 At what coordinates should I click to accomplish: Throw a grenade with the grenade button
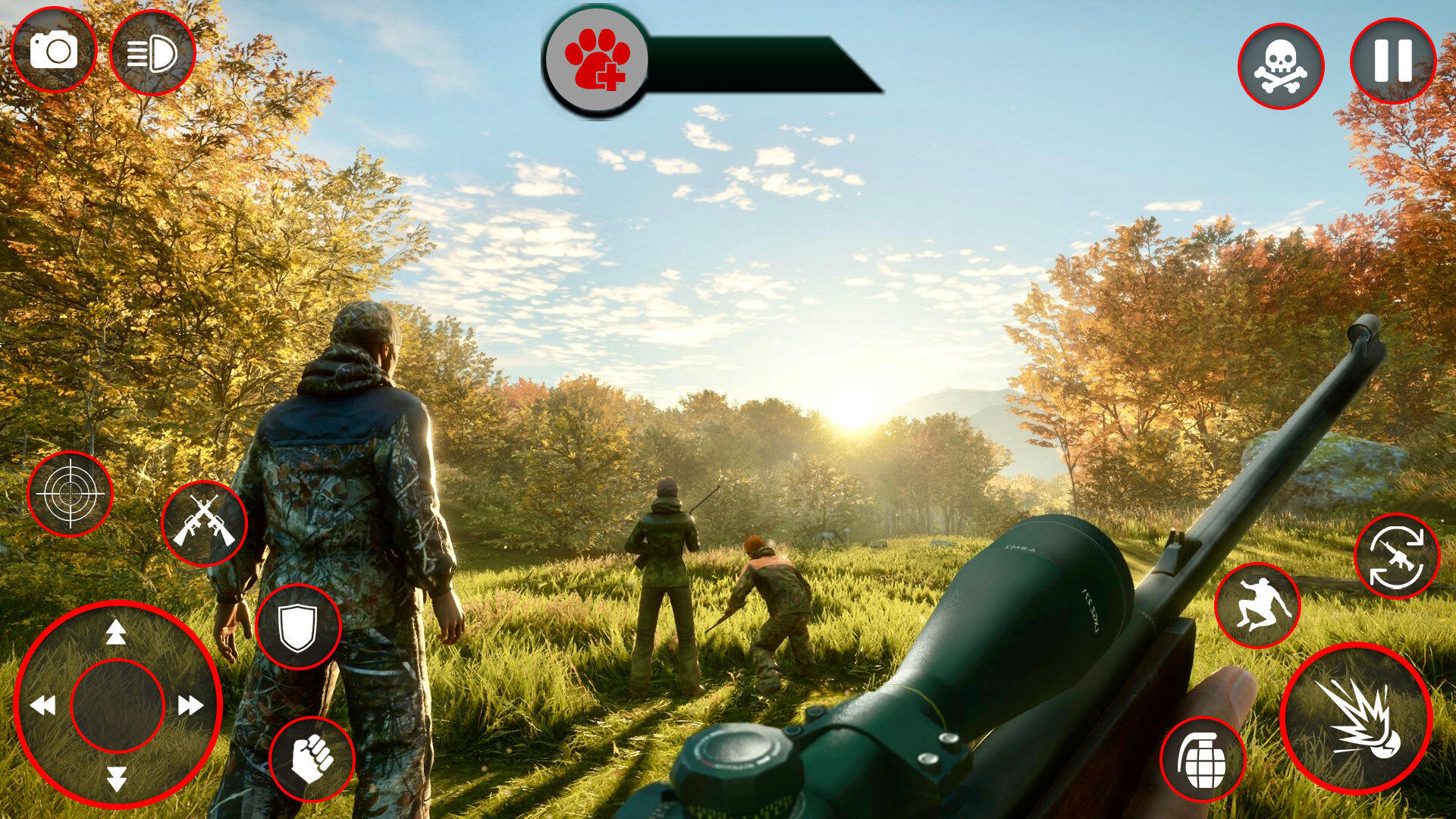(1203, 759)
